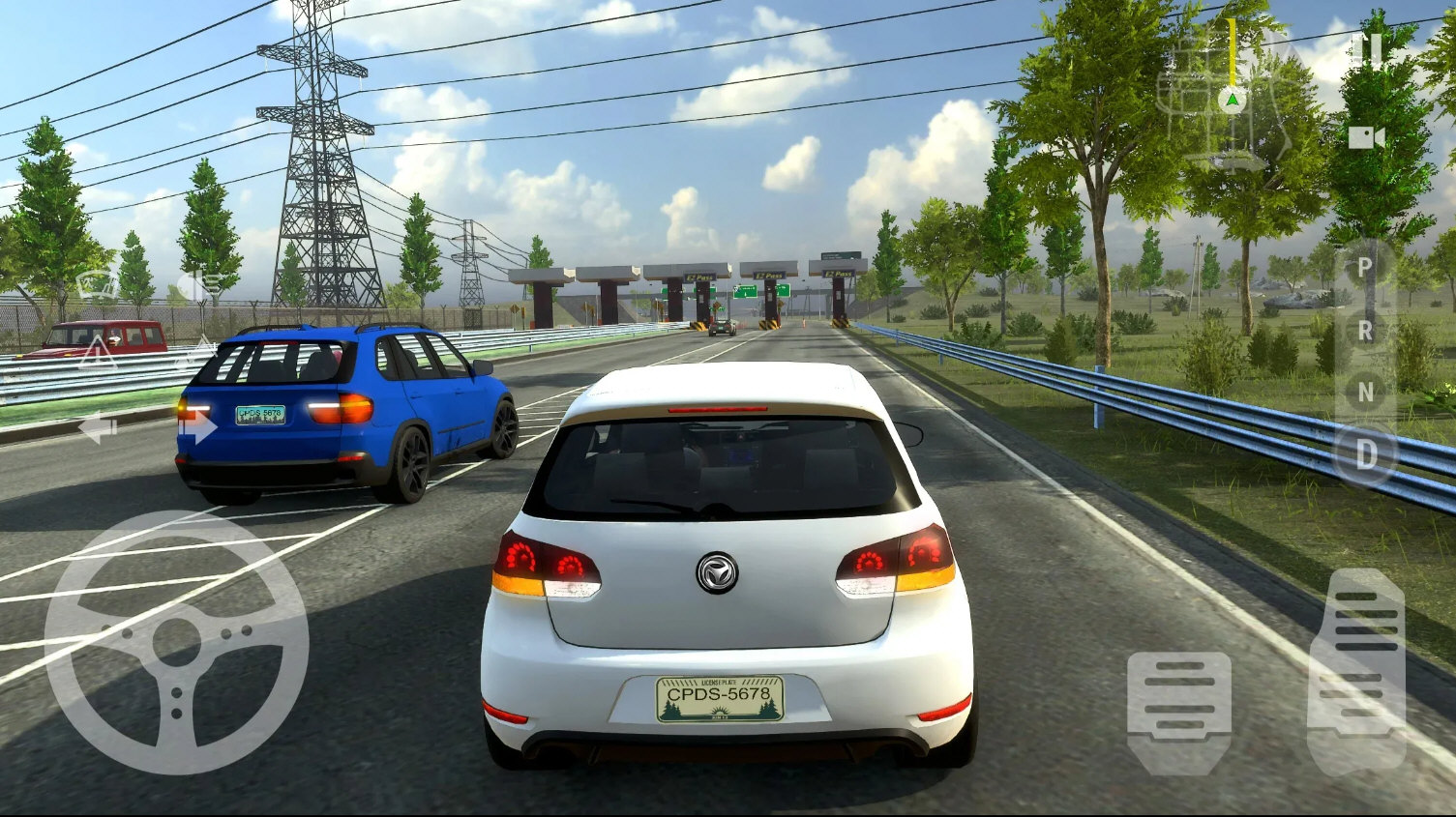Toggle the headlights icon
The height and width of the screenshot is (817, 1456).
tap(200, 285)
